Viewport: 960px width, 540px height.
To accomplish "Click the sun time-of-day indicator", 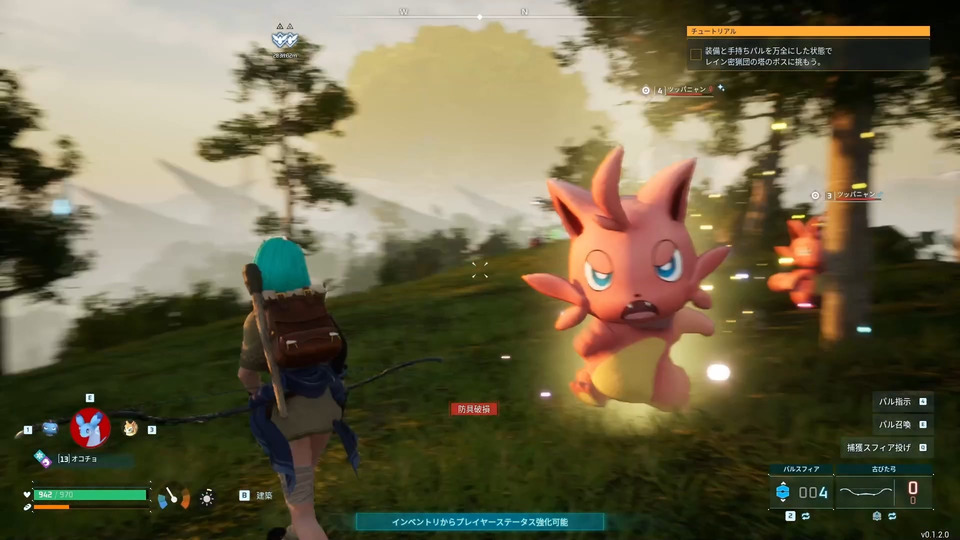I will pos(207,497).
